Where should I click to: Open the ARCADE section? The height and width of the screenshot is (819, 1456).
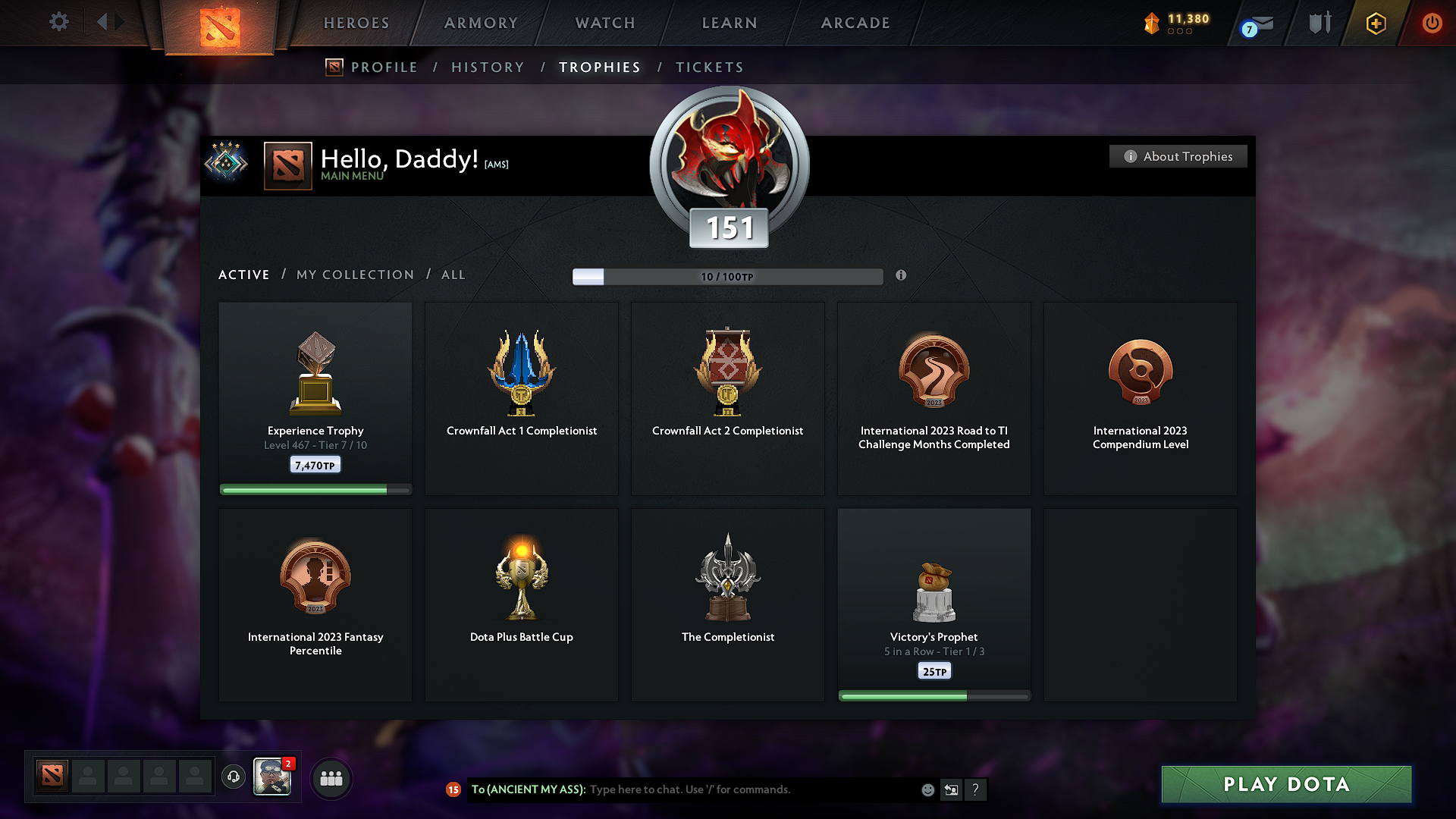coord(855,23)
